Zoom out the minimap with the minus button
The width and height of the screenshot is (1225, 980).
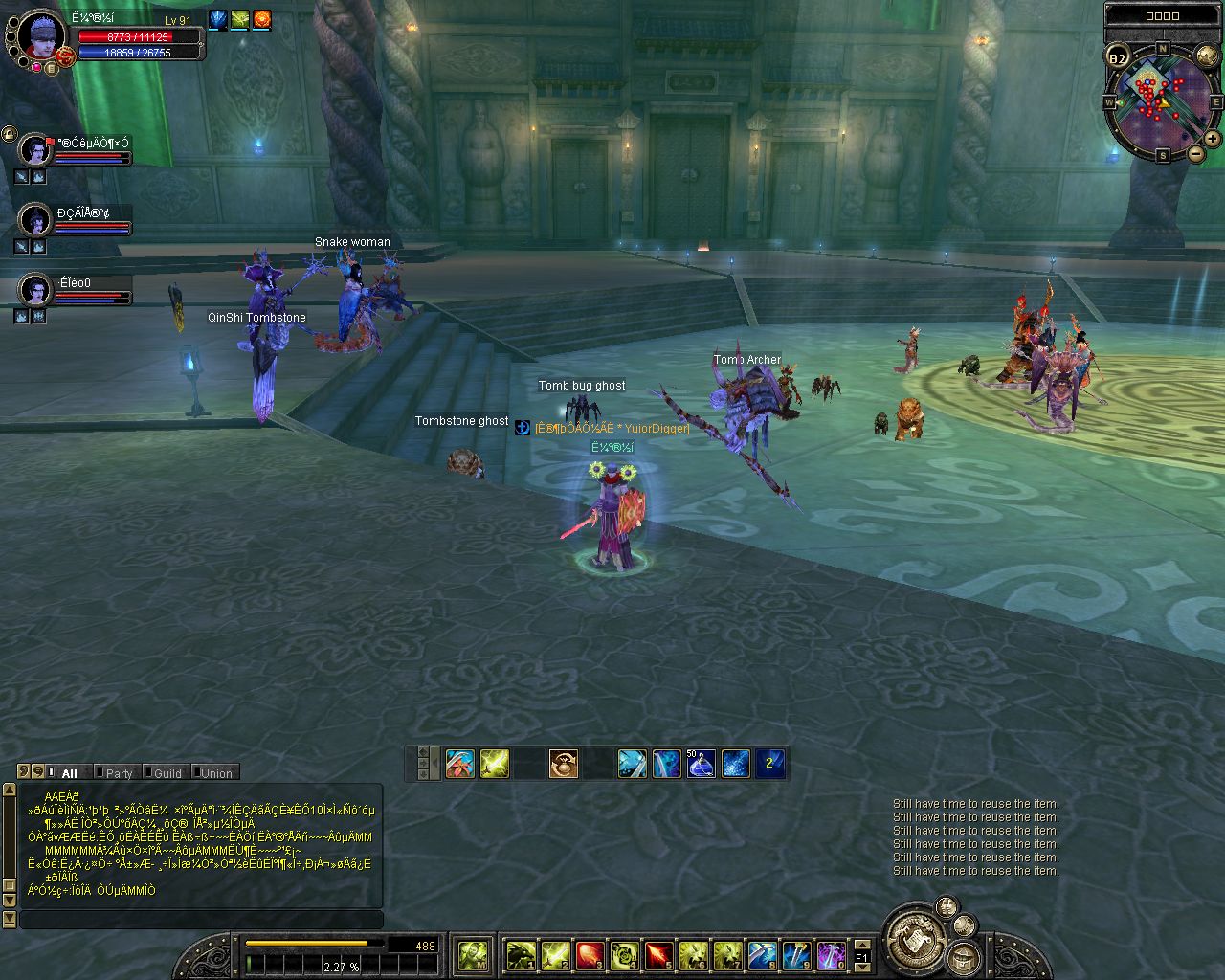1195,153
